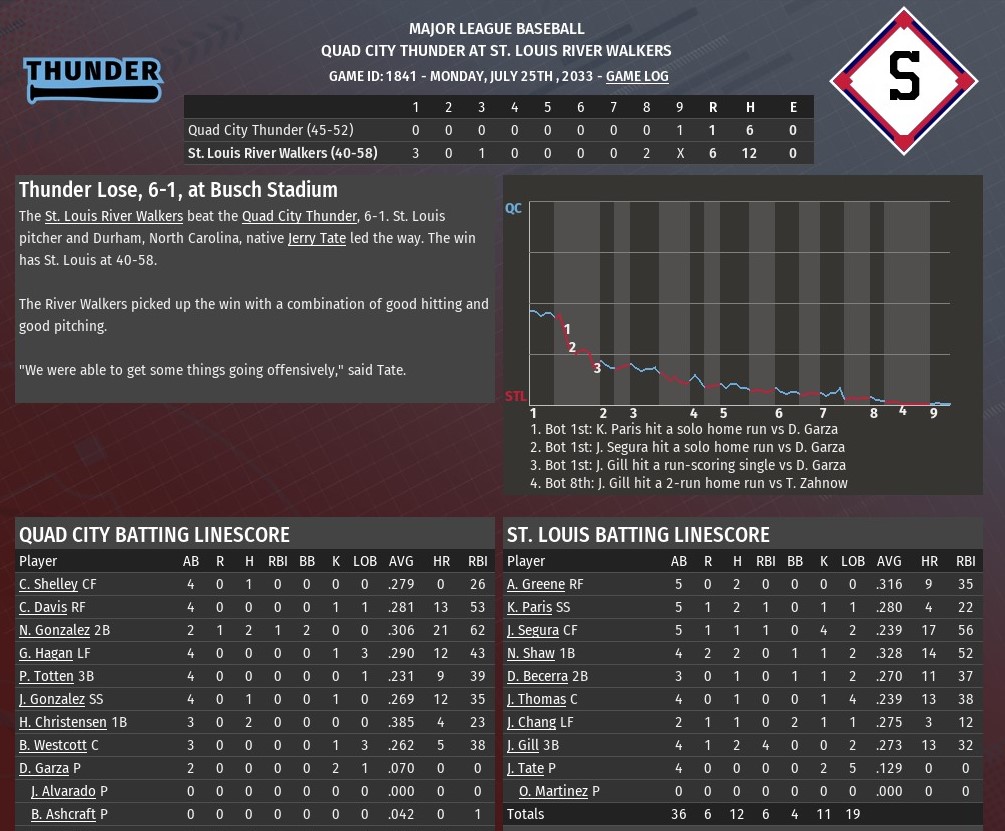Open K. Paris player page
Image resolution: width=1005 pixels, height=831 pixels.
[x=529, y=607]
